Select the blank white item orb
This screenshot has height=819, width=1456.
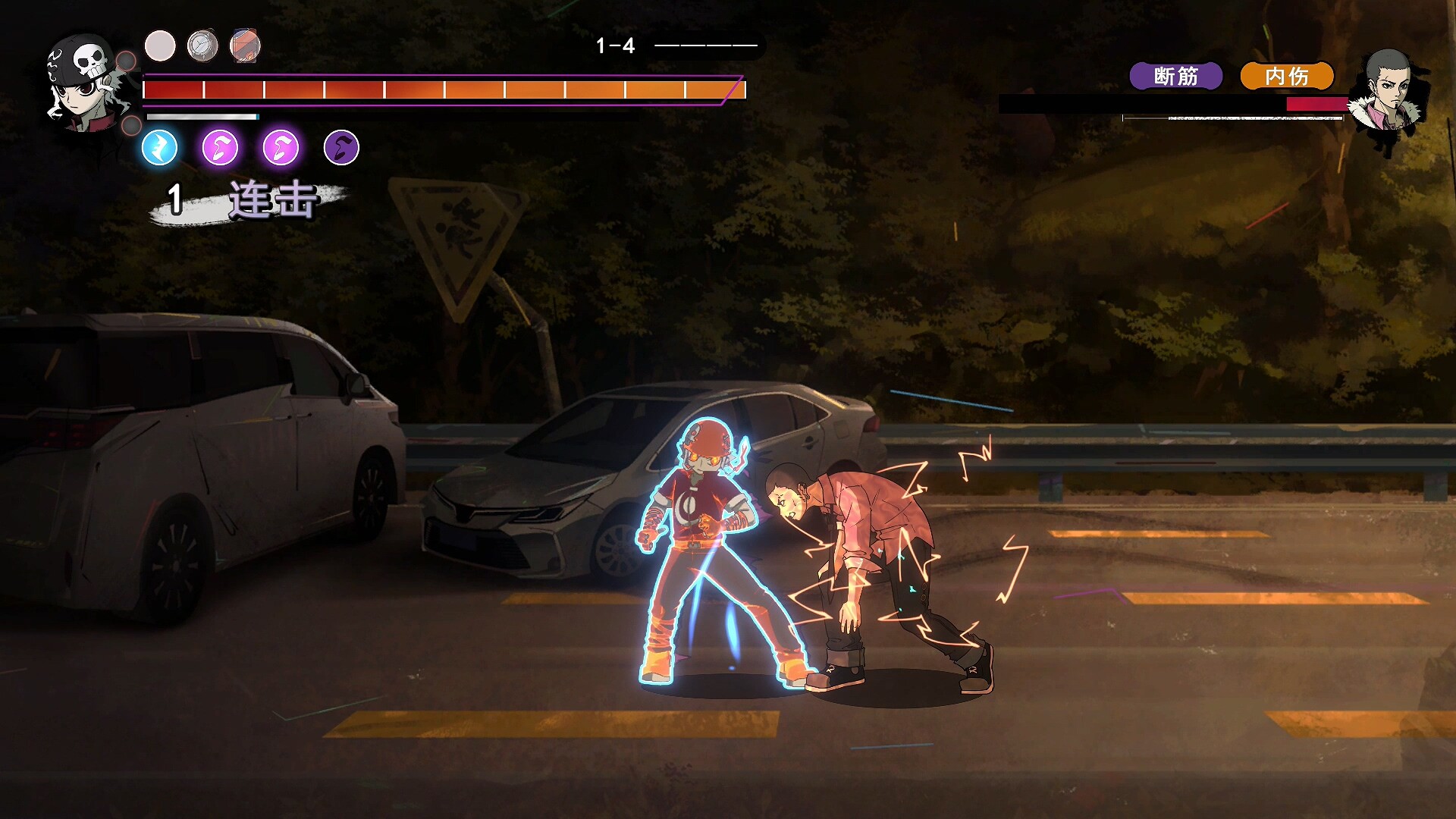160,46
